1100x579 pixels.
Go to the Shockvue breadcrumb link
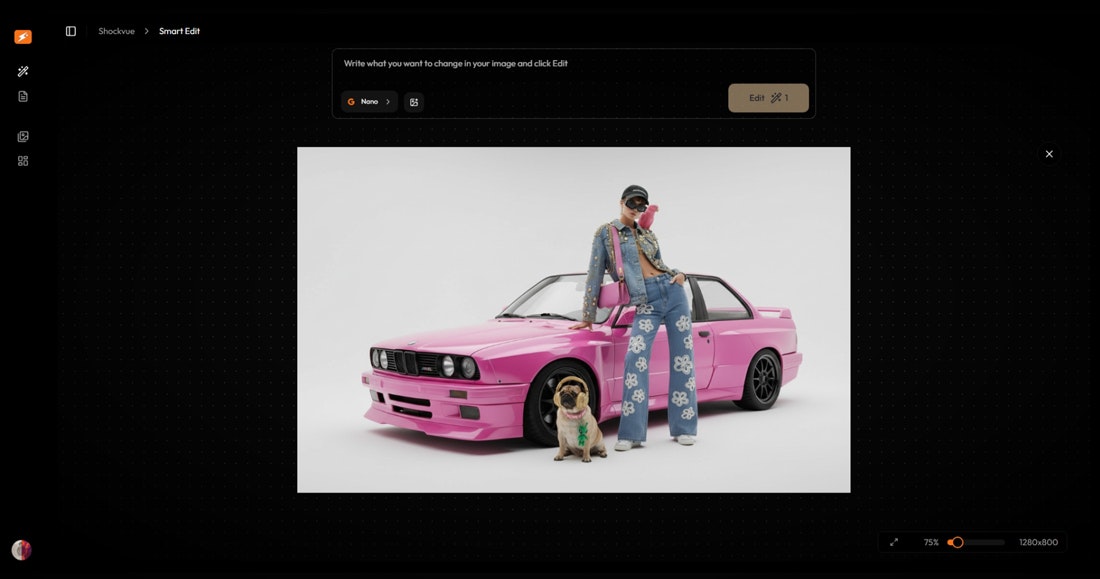(x=116, y=31)
